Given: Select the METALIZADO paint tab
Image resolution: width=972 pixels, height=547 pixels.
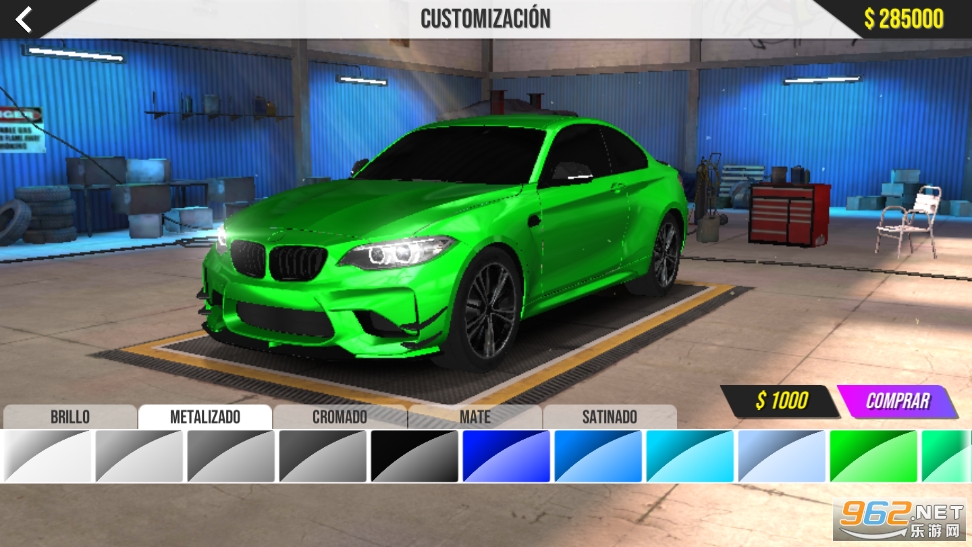Looking at the screenshot, I should [x=205, y=417].
